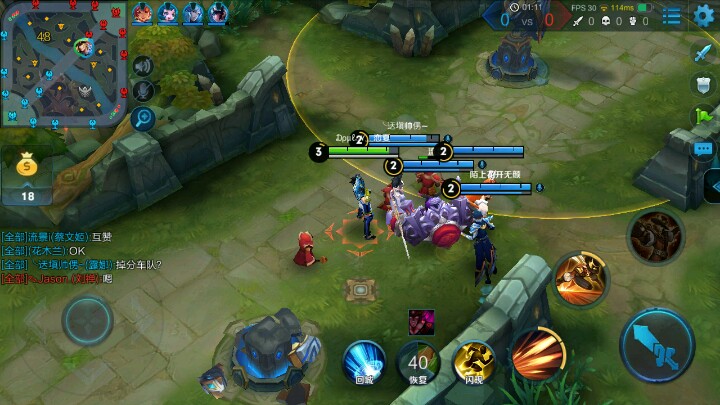This screenshot has width=720, height=405.
Task: Send the shield retreat signal
Action: point(703,85)
